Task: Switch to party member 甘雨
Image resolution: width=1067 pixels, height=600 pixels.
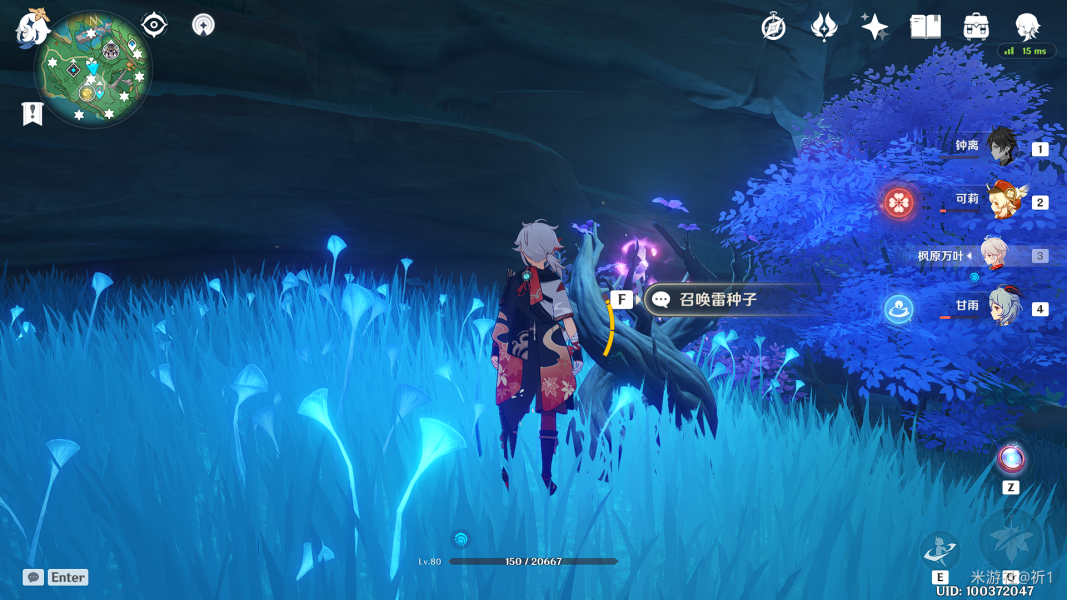Action: 1000,307
